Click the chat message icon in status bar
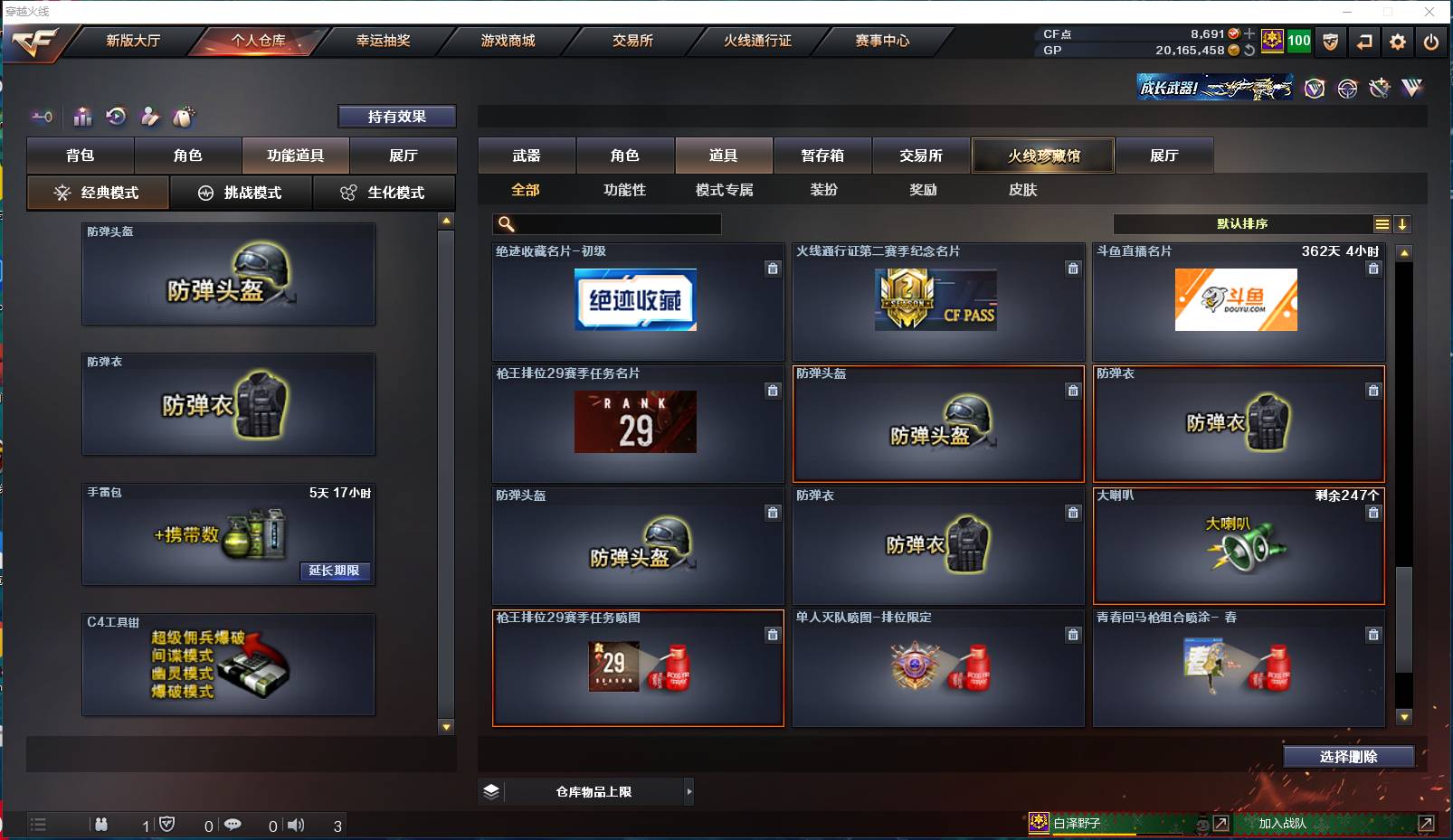The width and height of the screenshot is (1453, 840). tap(234, 825)
